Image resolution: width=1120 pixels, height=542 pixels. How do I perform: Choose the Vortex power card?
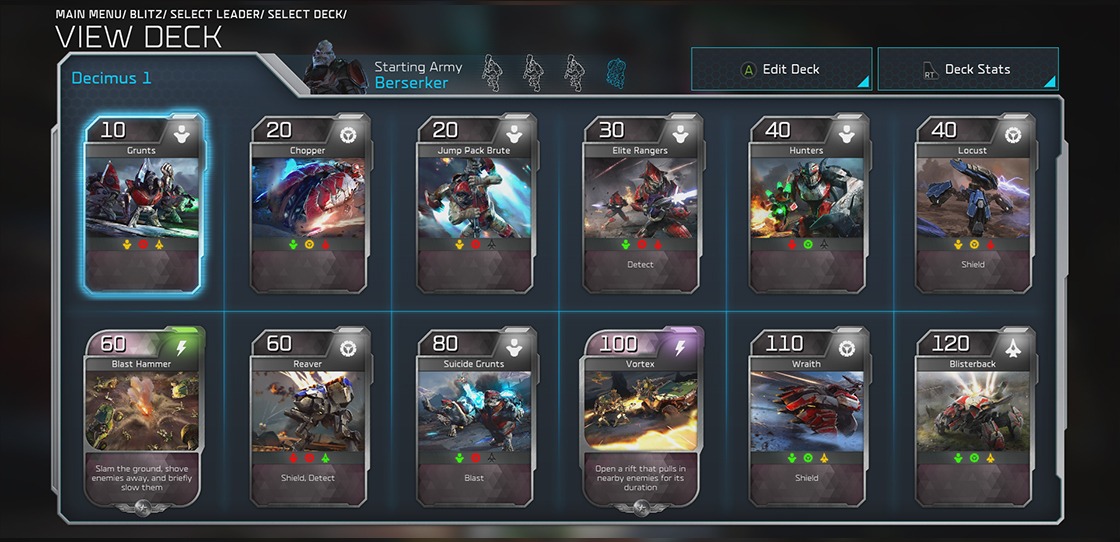(640, 417)
